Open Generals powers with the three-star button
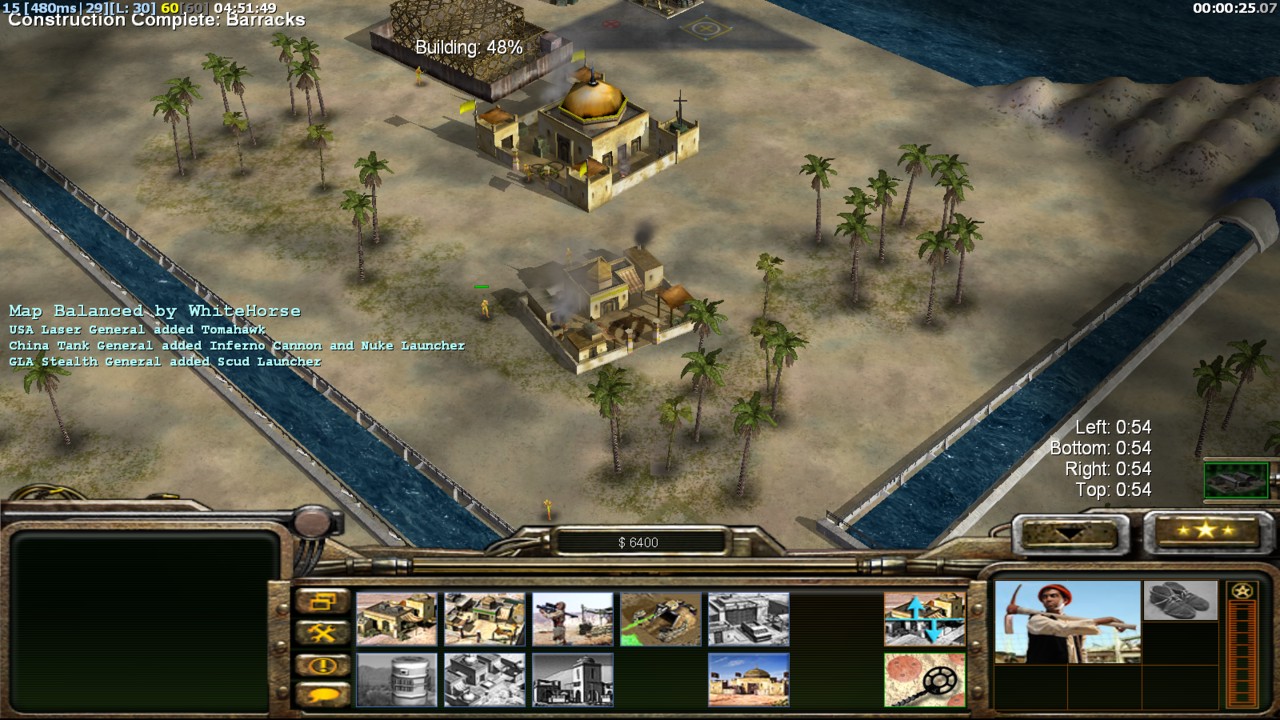The width and height of the screenshot is (1280, 720). 1204,531
